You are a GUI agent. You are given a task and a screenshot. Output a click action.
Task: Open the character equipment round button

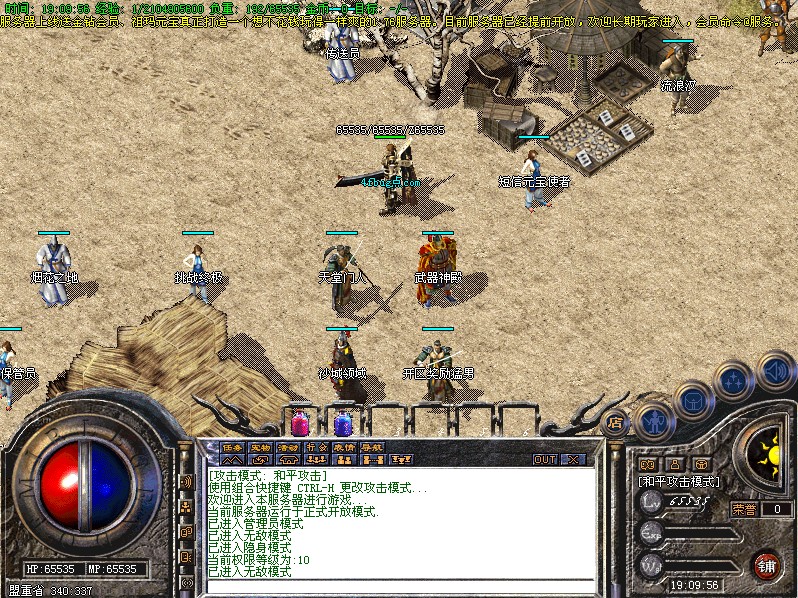point(652,419)
